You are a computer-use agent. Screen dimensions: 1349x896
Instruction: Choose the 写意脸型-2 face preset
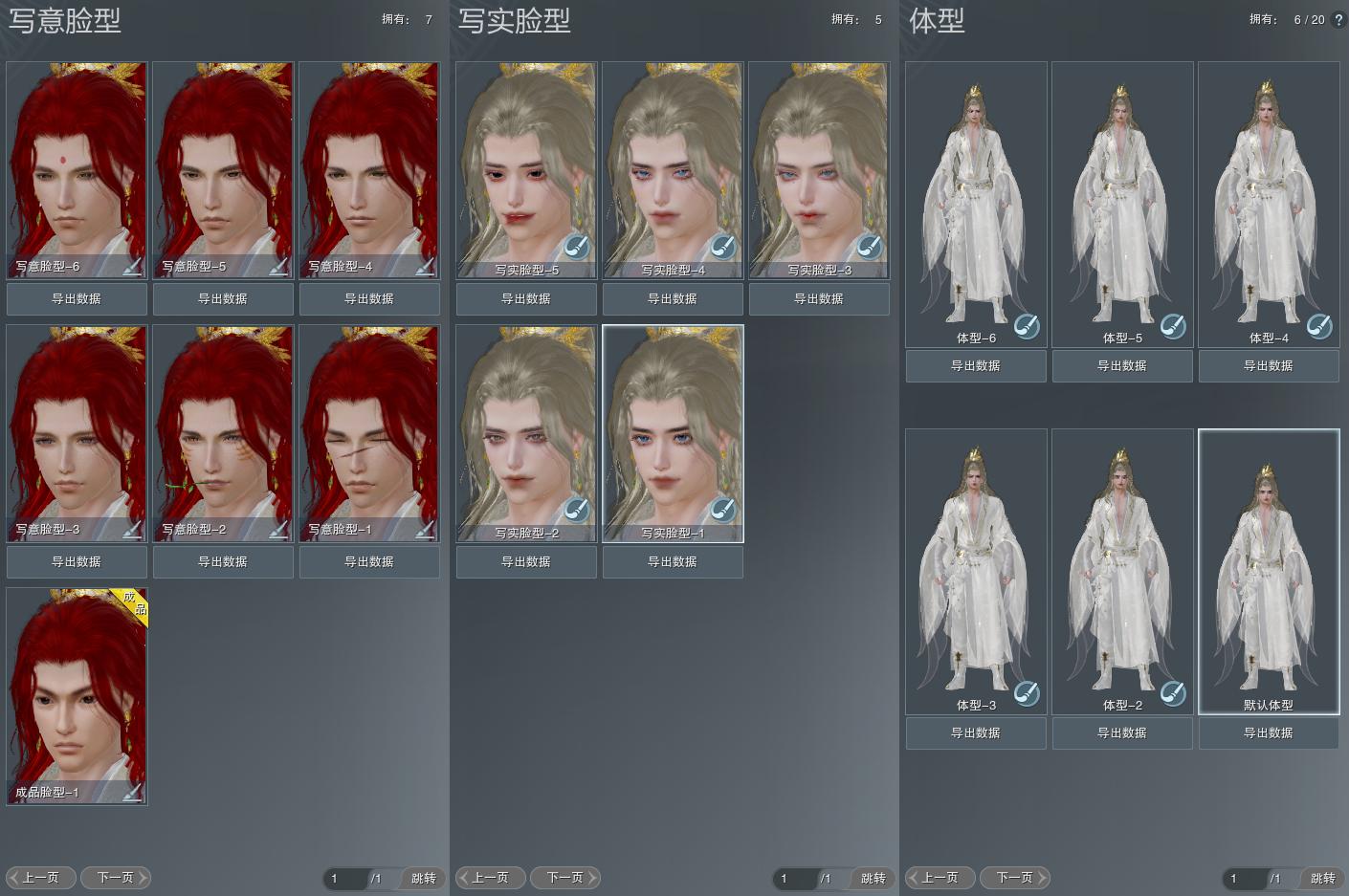coord(223,426)
